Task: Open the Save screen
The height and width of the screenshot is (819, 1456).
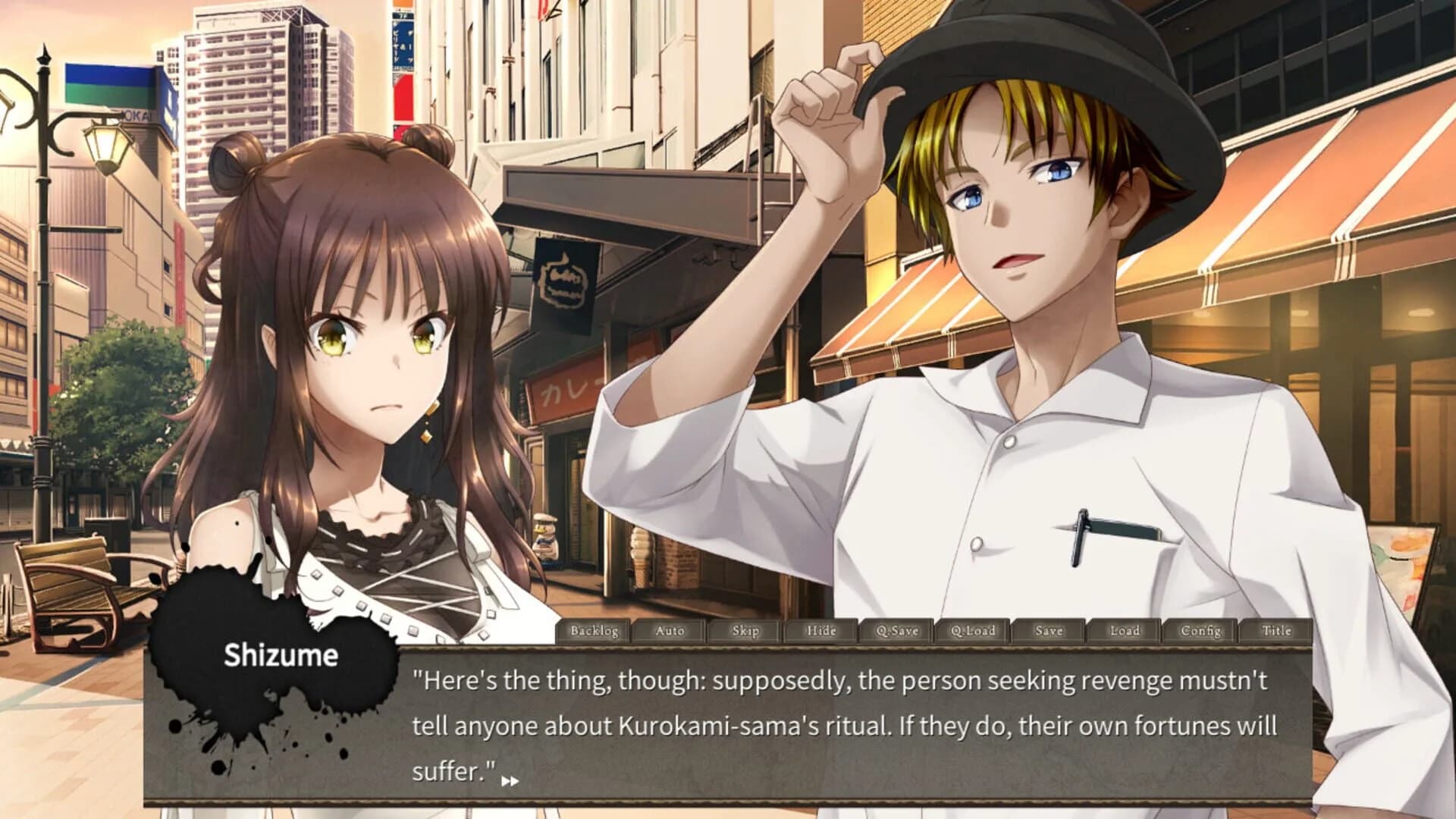Action: pyautogui.click(x=1050, y=630)
